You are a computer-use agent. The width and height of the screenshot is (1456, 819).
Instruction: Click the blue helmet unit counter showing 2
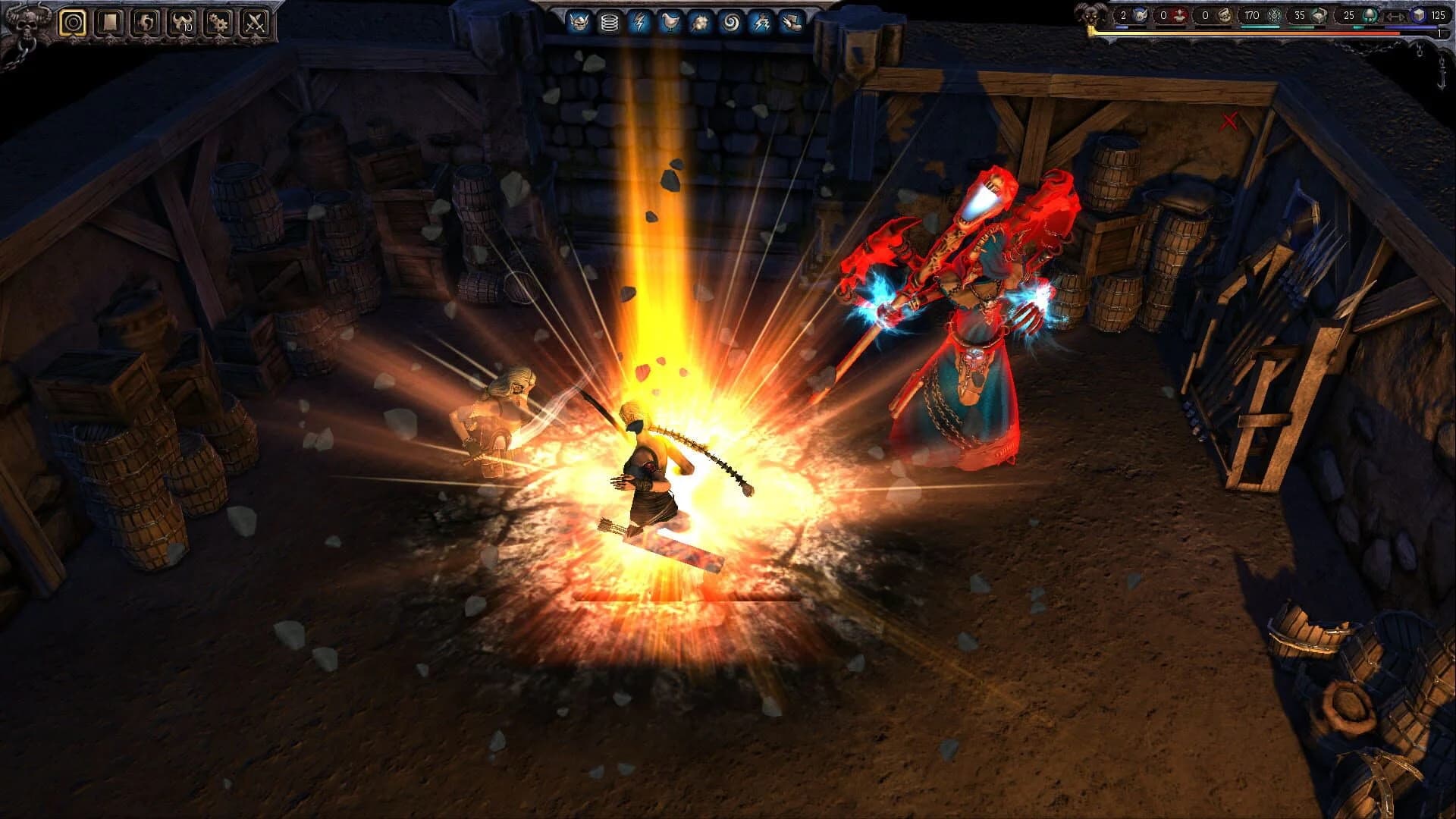pyautogui.click(x=1130, y=15)
